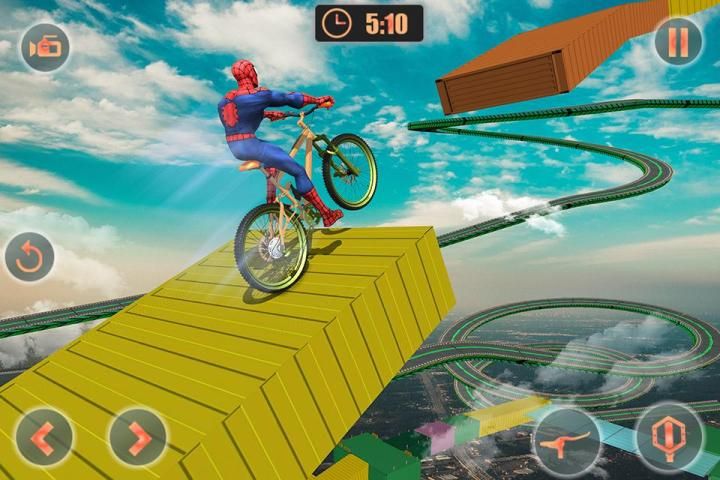Hit the bike seat brake button
Viewport: 720px width, 480px height.
[x=566, y=440]
